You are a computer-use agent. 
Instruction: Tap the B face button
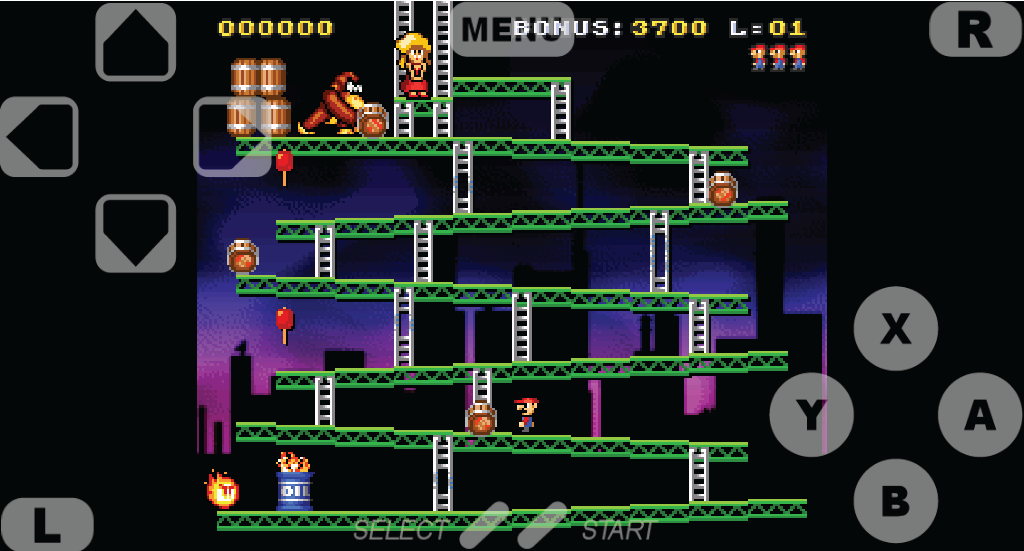coord(896,500)
